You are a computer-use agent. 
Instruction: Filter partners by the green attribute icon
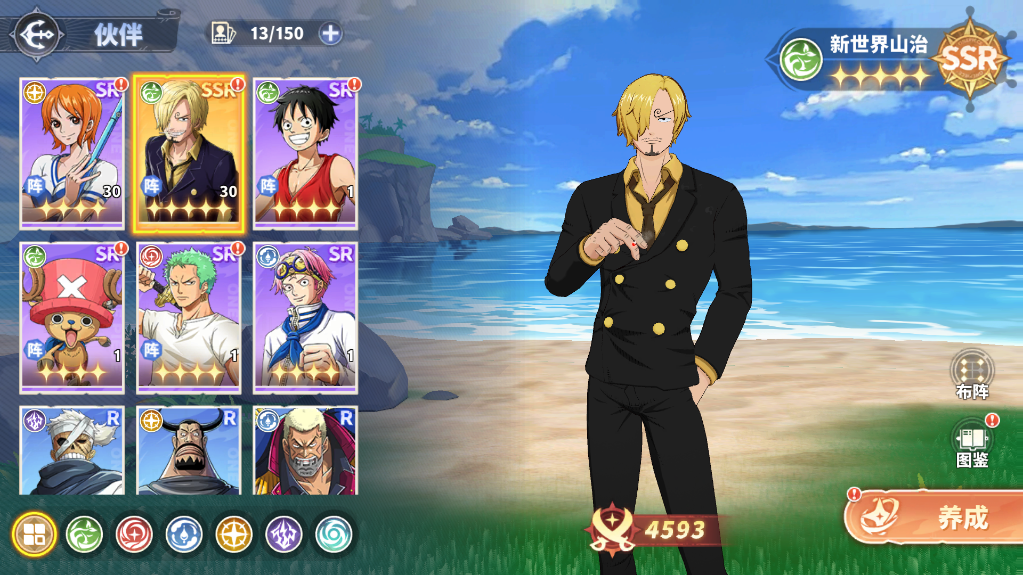pyautogui.click(x=84, y=534)
